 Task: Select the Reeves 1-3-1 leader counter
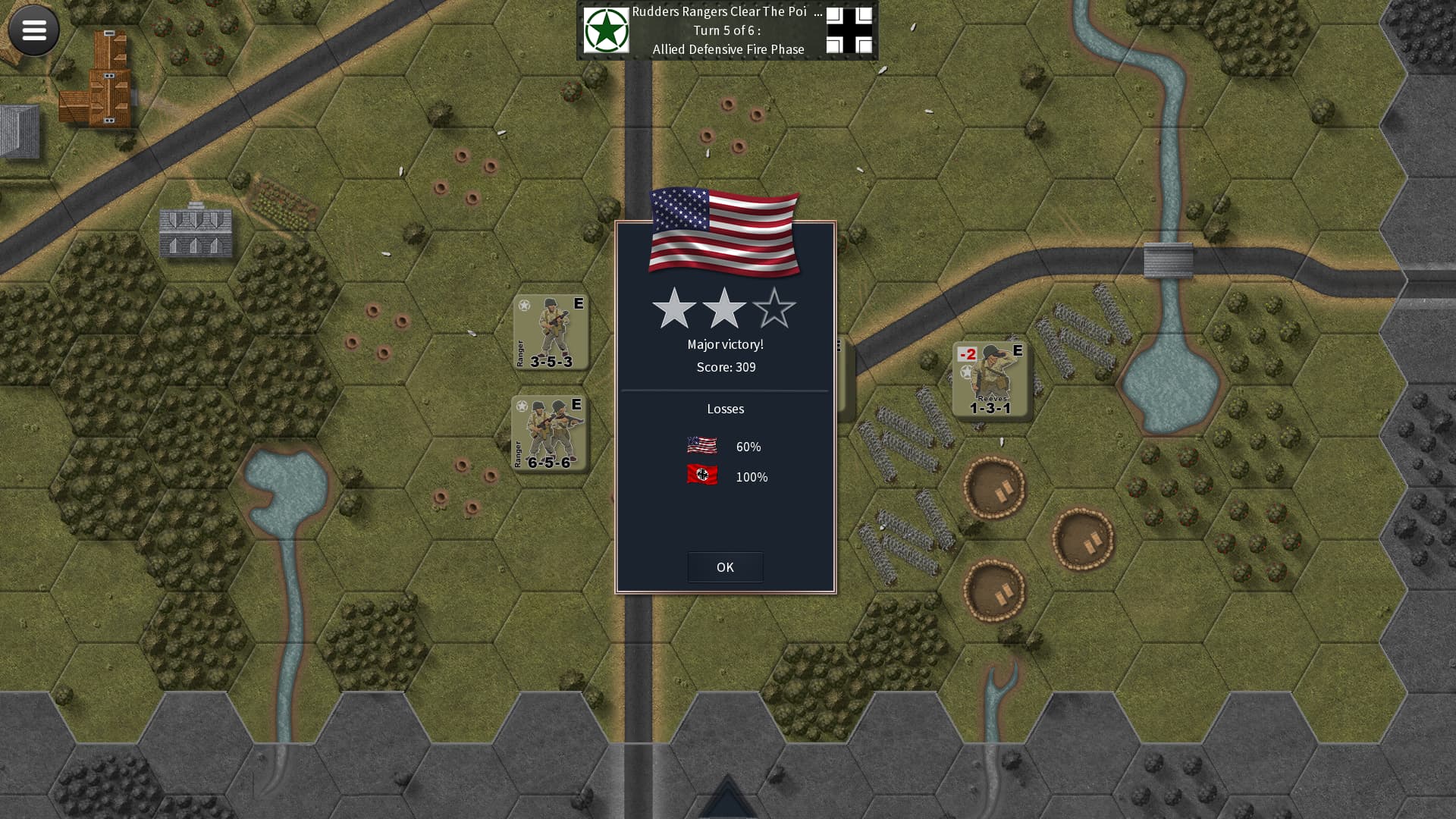click(990, 379)
